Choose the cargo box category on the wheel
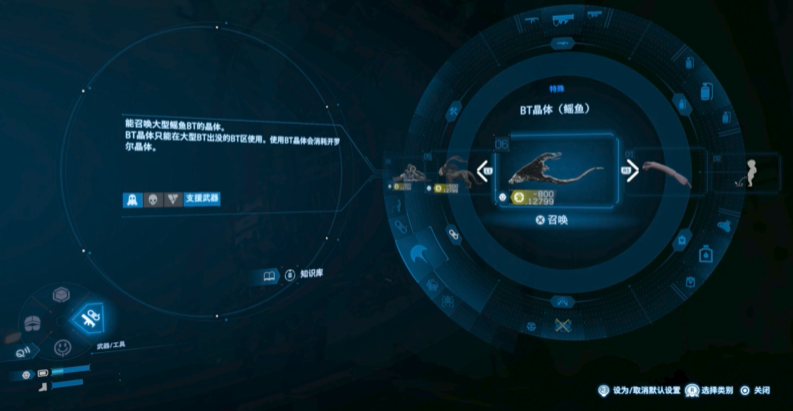This screenshot has width=793, height=411. tap(61, 296)
